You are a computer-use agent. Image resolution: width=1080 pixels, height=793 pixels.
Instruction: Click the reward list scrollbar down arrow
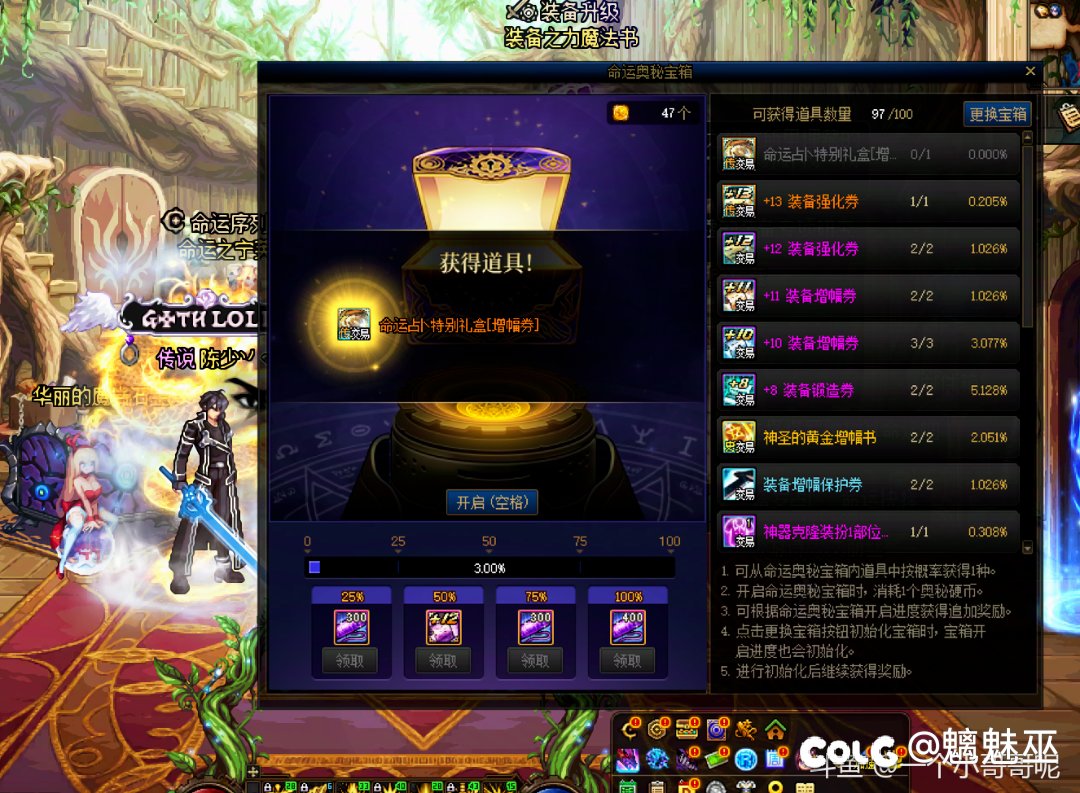point(1027,547)
